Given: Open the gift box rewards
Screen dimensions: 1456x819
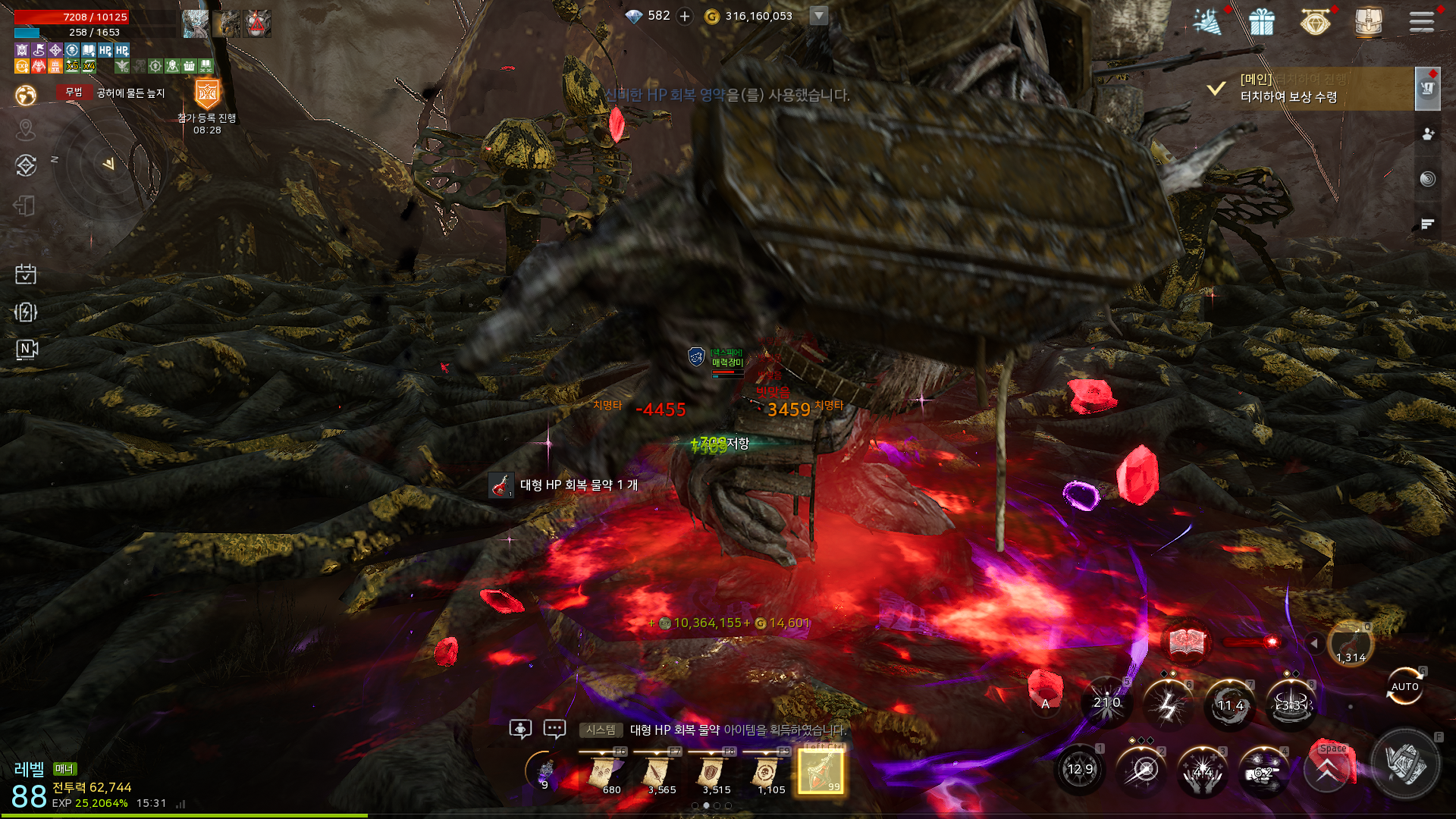Looking at the screenshot, I should coord(1262,21).
